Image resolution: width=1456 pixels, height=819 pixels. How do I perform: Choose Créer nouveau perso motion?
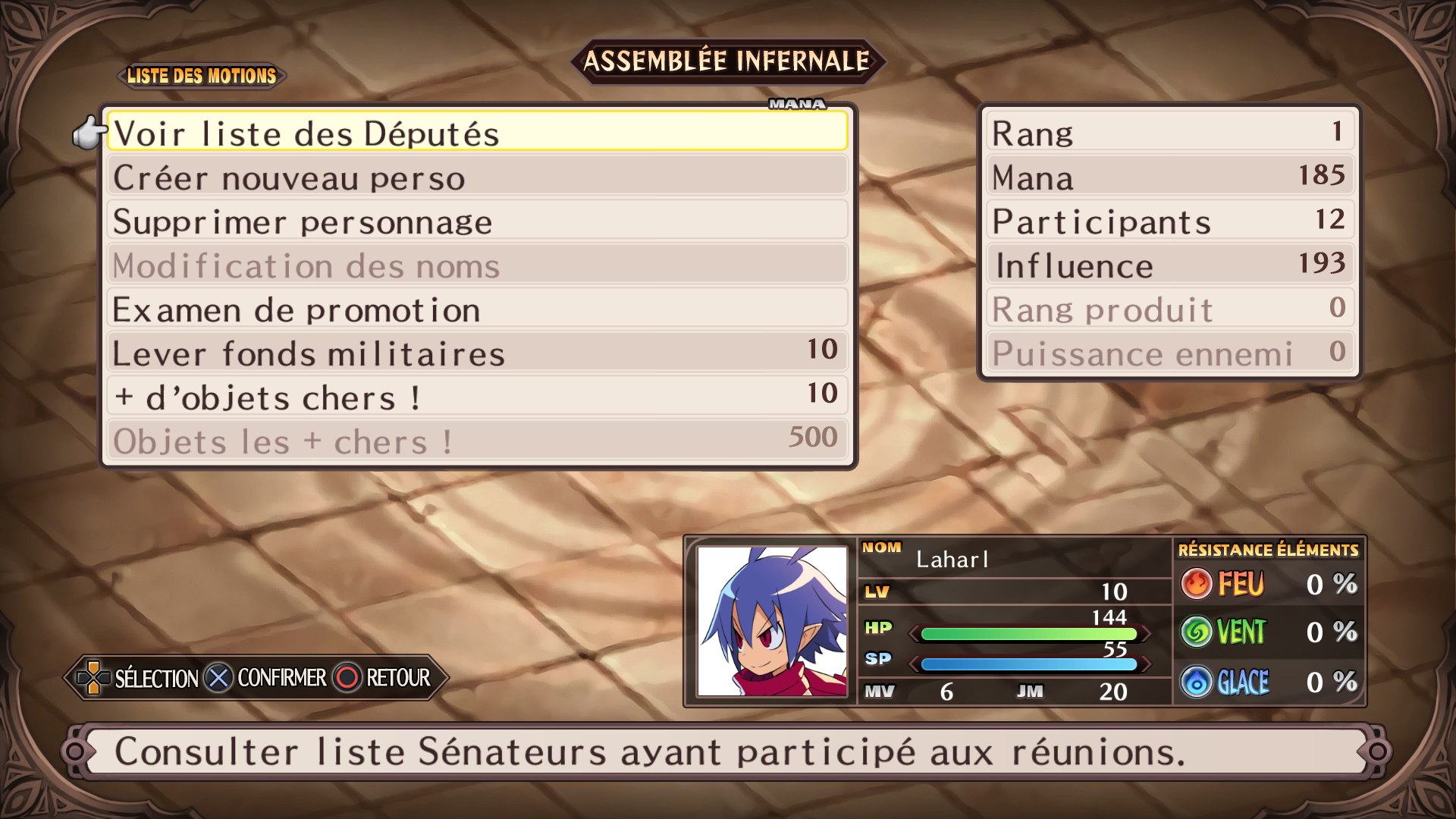476,177
